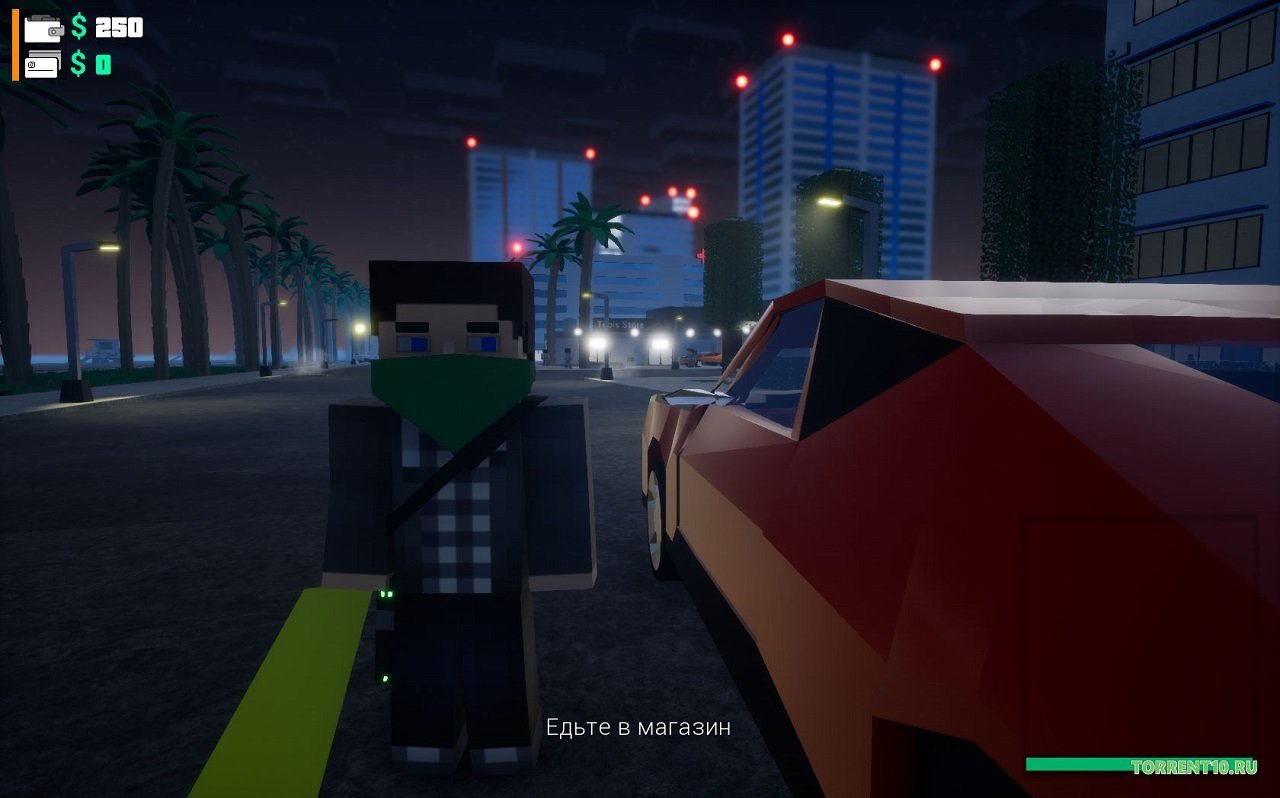The image size is (1280, 798).
Task: Click the bank card icon in the HUD
Action: click(42, 64)
